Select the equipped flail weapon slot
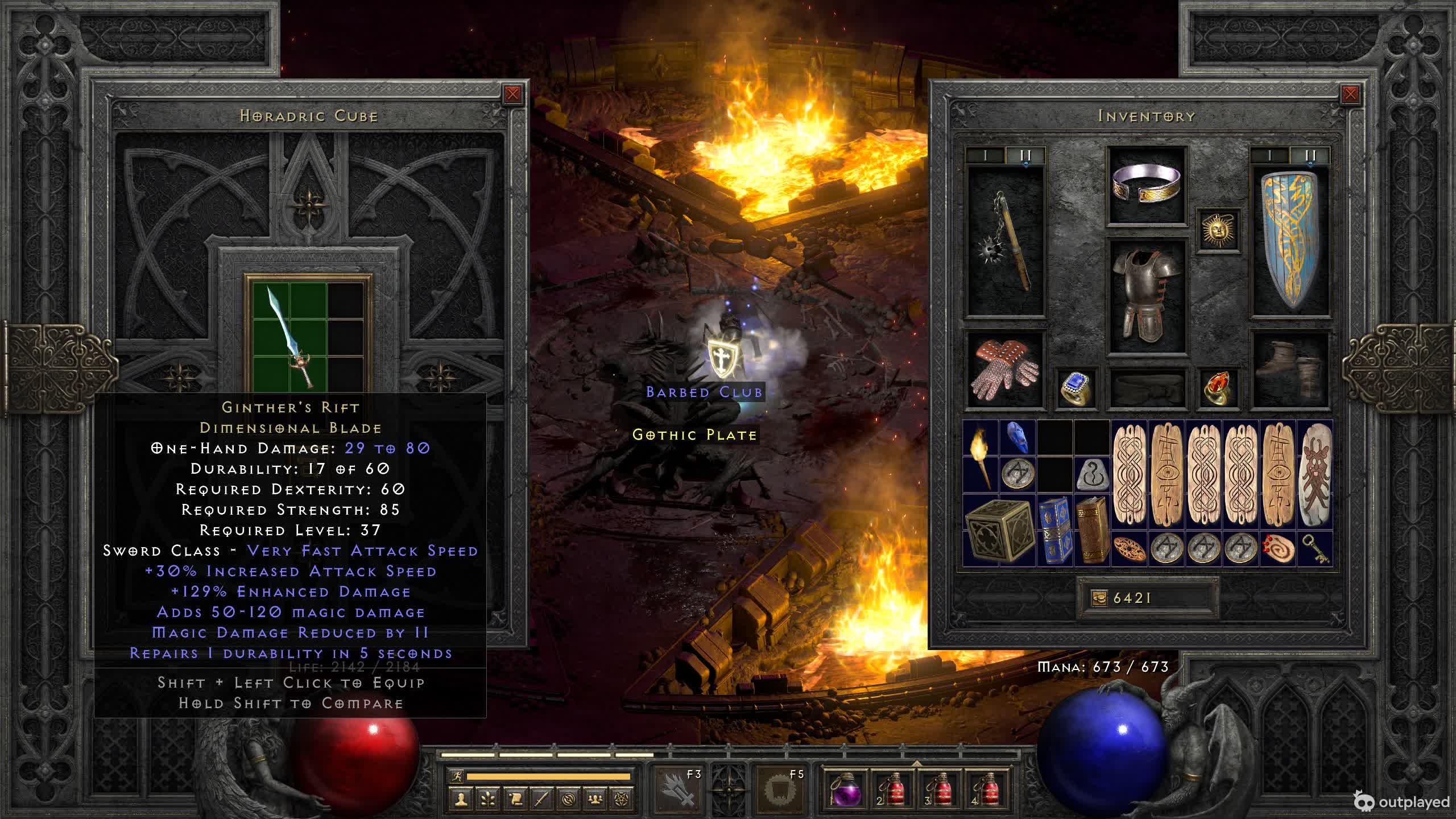Image resolution: width=1456 pixels, height=819 pixels. tap(1006, 242)
